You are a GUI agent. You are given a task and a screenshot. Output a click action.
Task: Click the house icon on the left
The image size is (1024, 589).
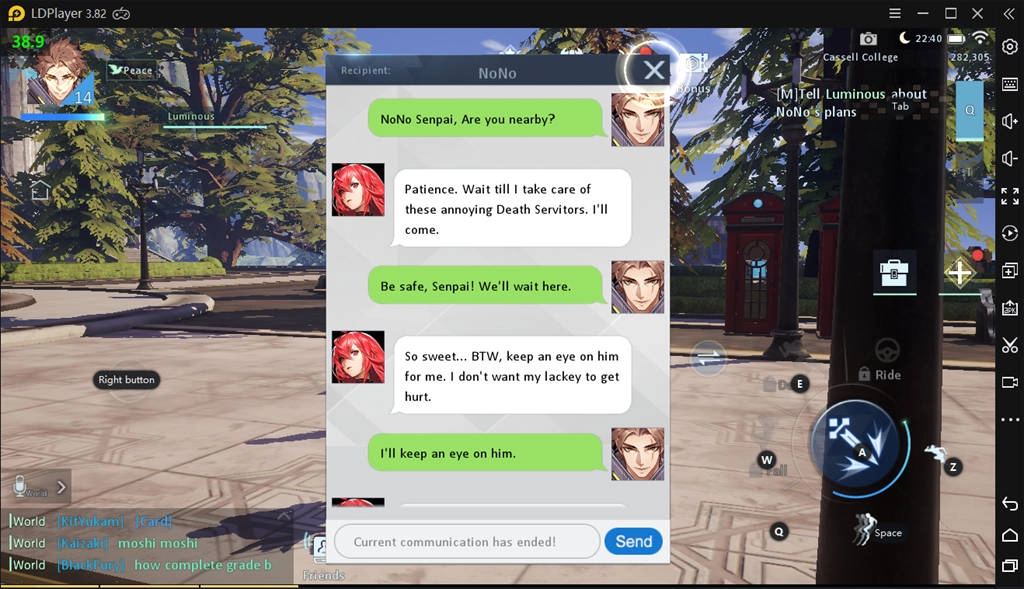pos(40,190)
